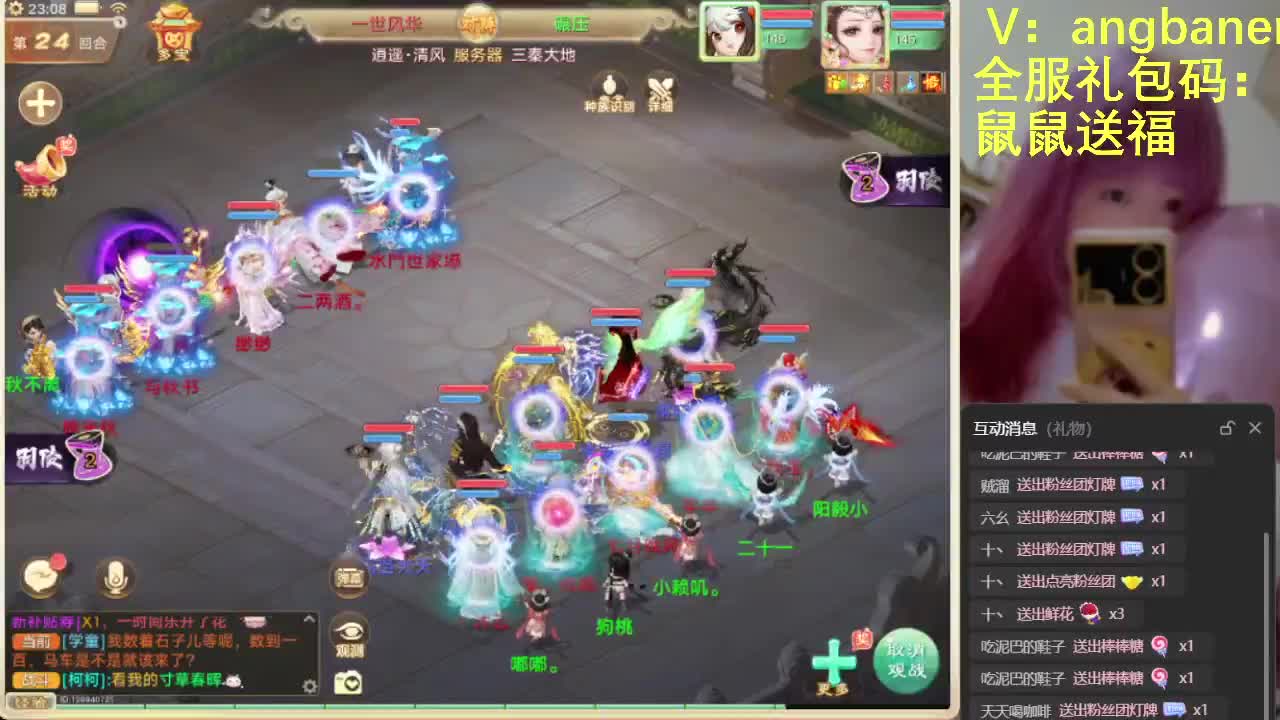The image size is (1280, 720).
Task: Toggle the 观测 spectator eye view
Action: (350, 630)
